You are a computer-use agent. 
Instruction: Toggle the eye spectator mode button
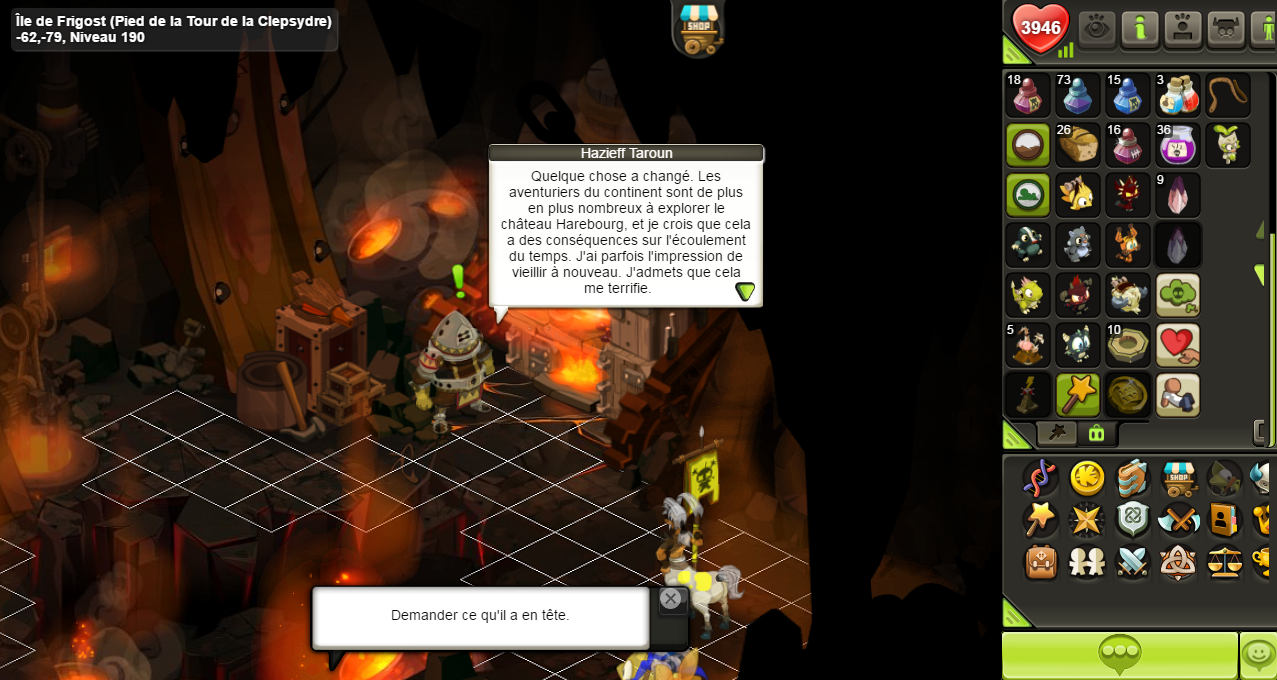pyautogui.click(x=1097, y=28)
